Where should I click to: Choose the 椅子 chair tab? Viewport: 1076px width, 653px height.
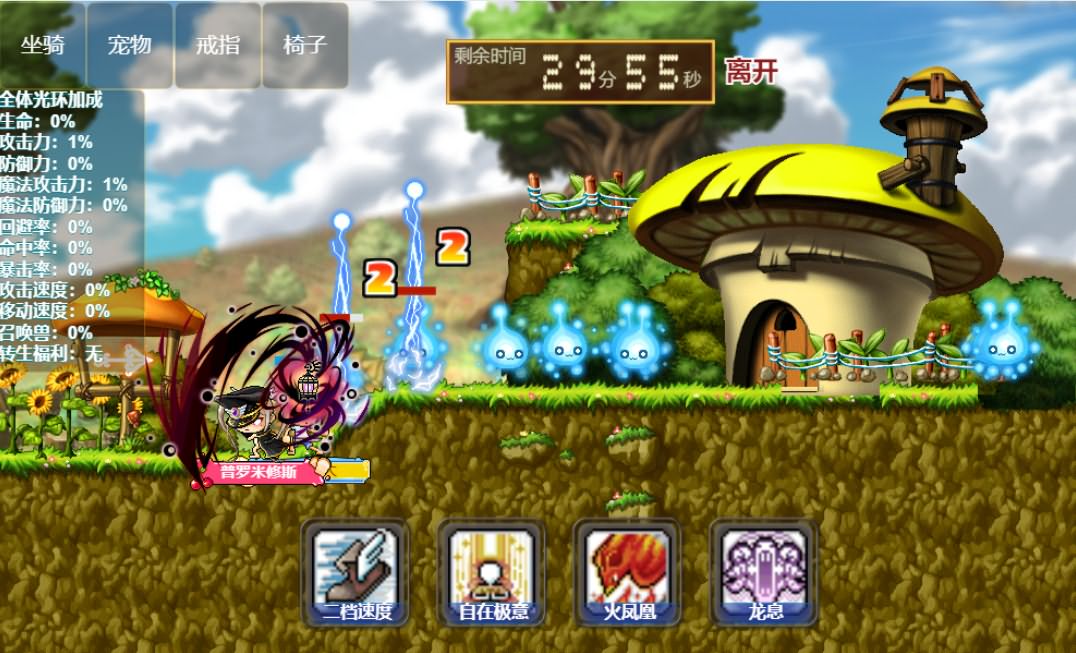coord(304,45)
